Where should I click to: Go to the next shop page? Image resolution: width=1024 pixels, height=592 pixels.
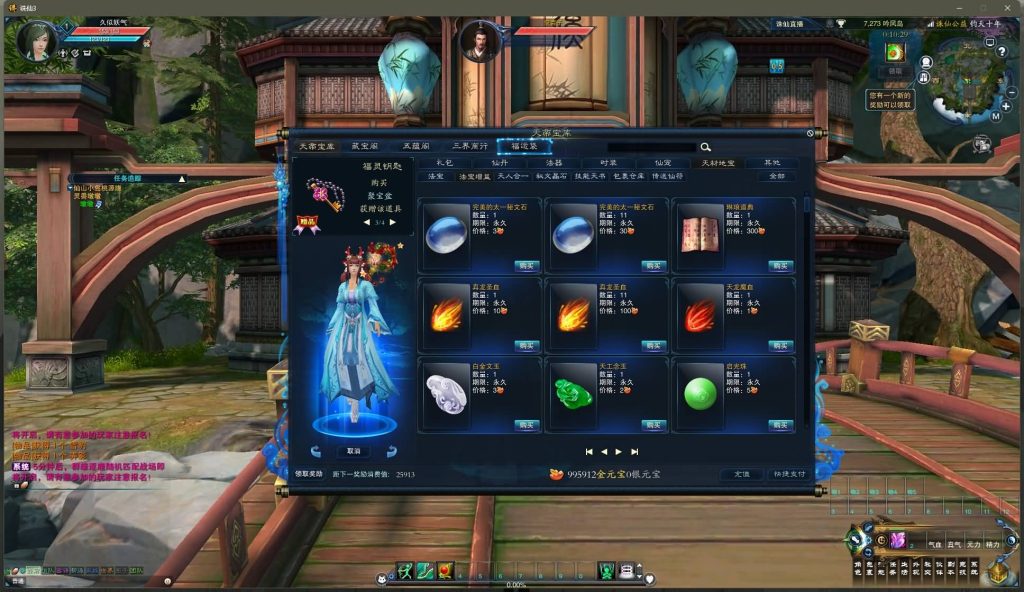pos(619,452)
